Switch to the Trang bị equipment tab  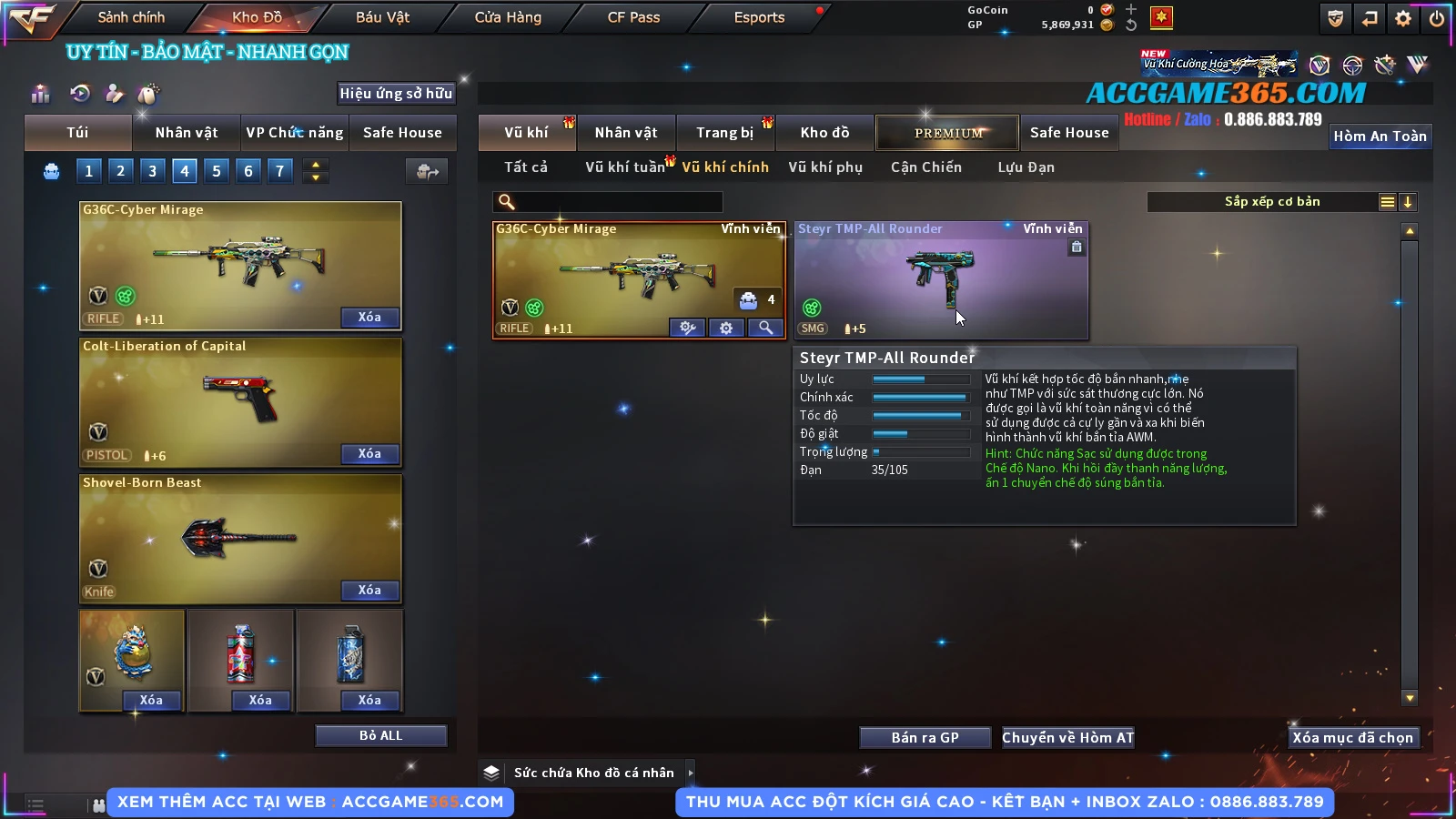point(724,133)
